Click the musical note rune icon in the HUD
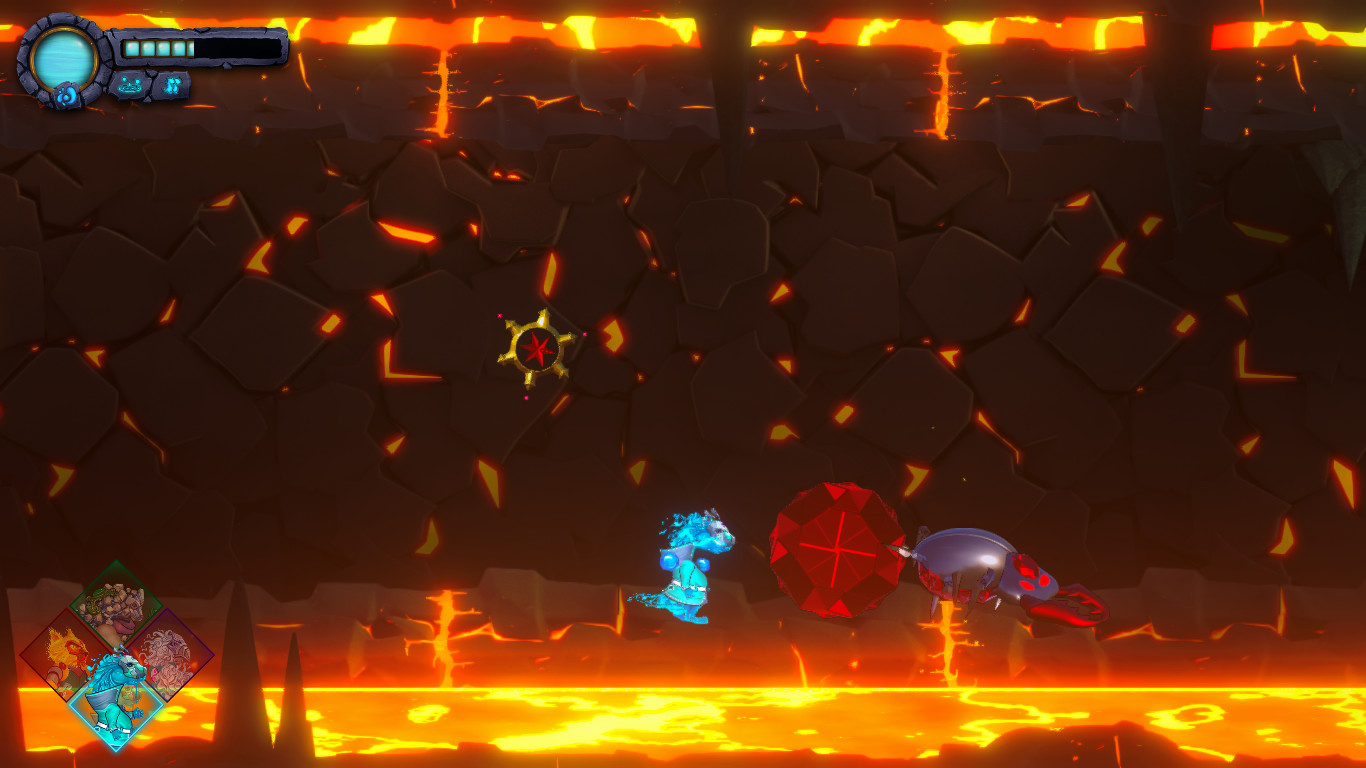Viewport: 1366px width, 768px height. 172,85
